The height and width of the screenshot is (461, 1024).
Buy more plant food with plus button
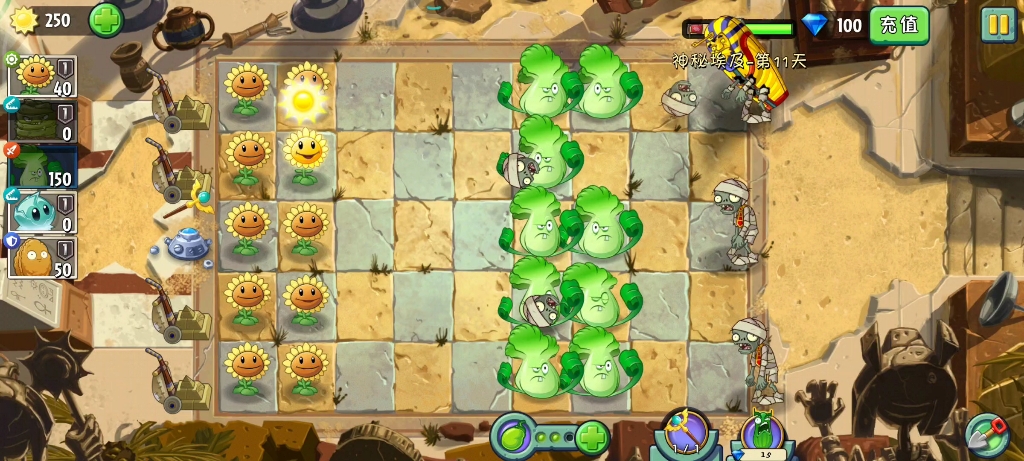click(x=592, y=437)
